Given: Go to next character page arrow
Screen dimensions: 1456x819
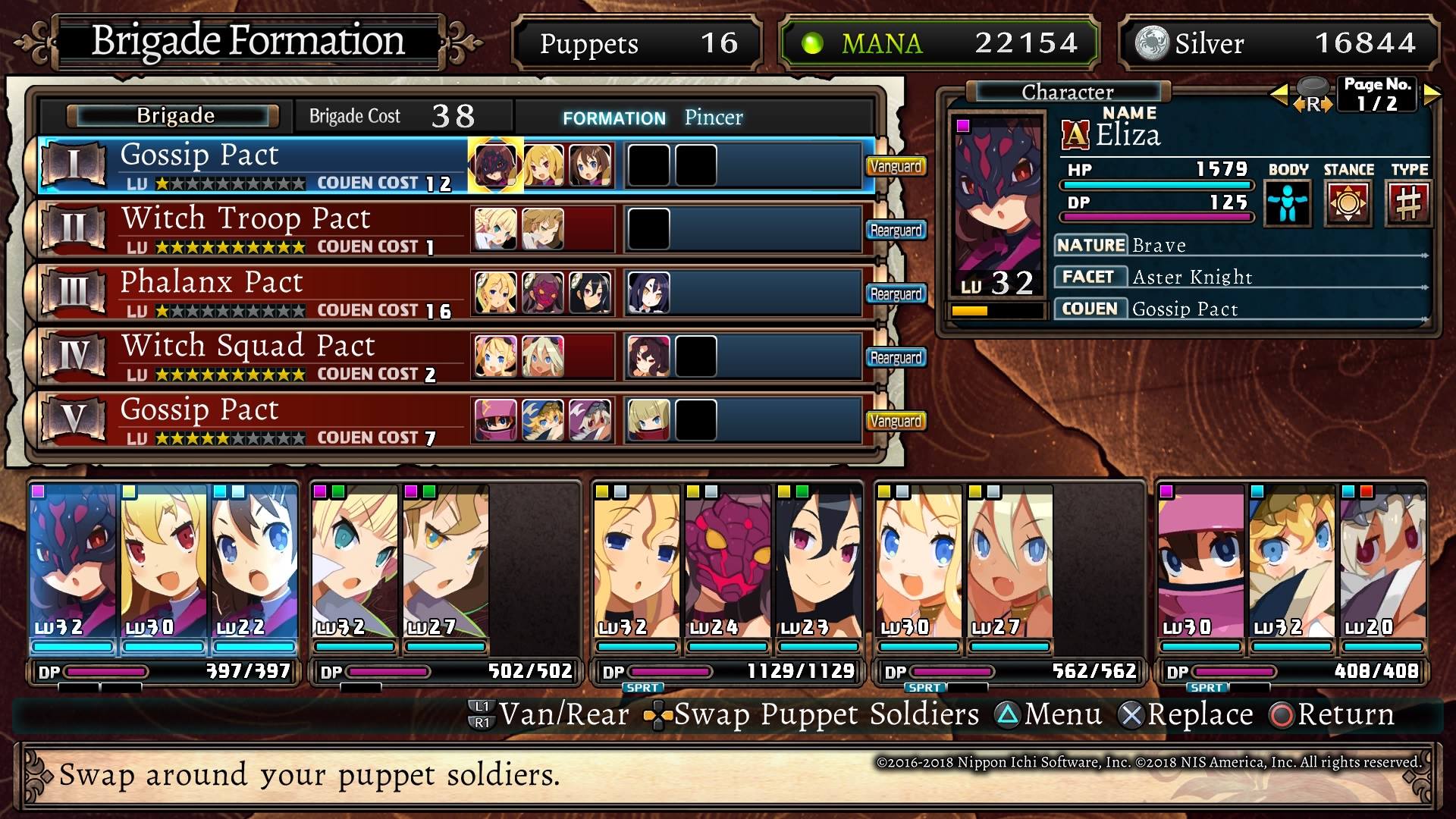Looking at the screenshot, I should (1432, 95).
